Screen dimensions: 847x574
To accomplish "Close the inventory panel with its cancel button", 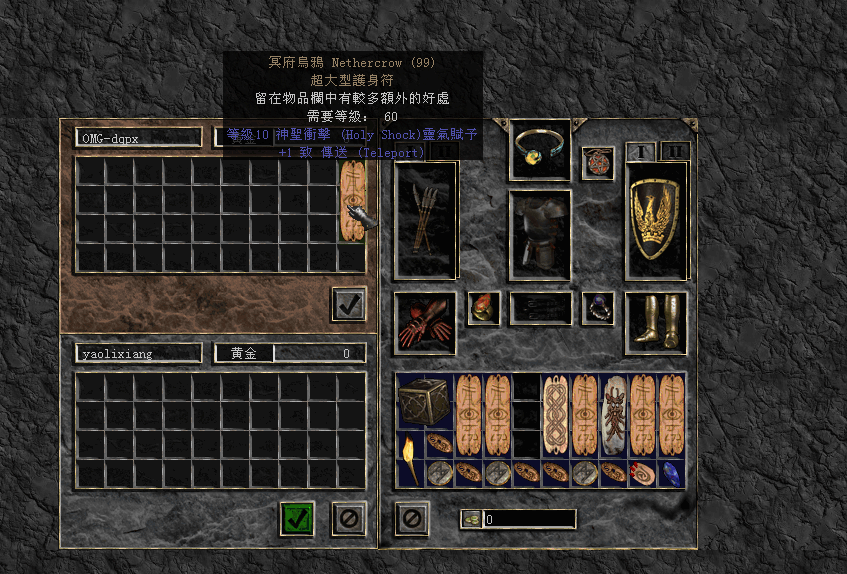I will [x=412, y=517].
